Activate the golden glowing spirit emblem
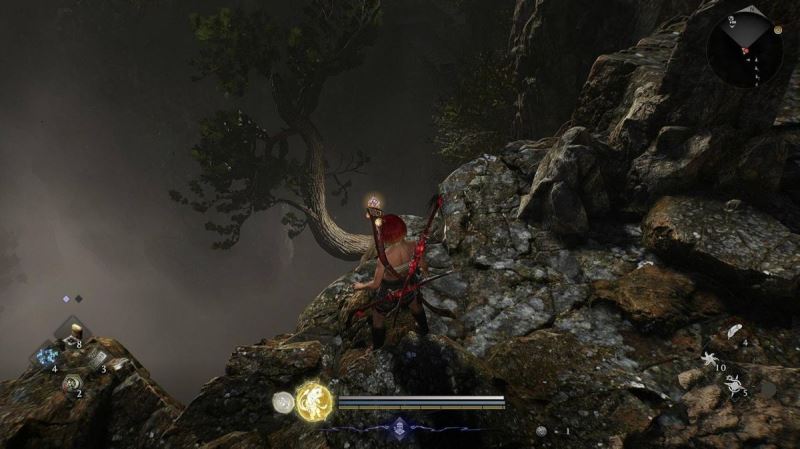 pyautogui.click(x=315, y=402)
